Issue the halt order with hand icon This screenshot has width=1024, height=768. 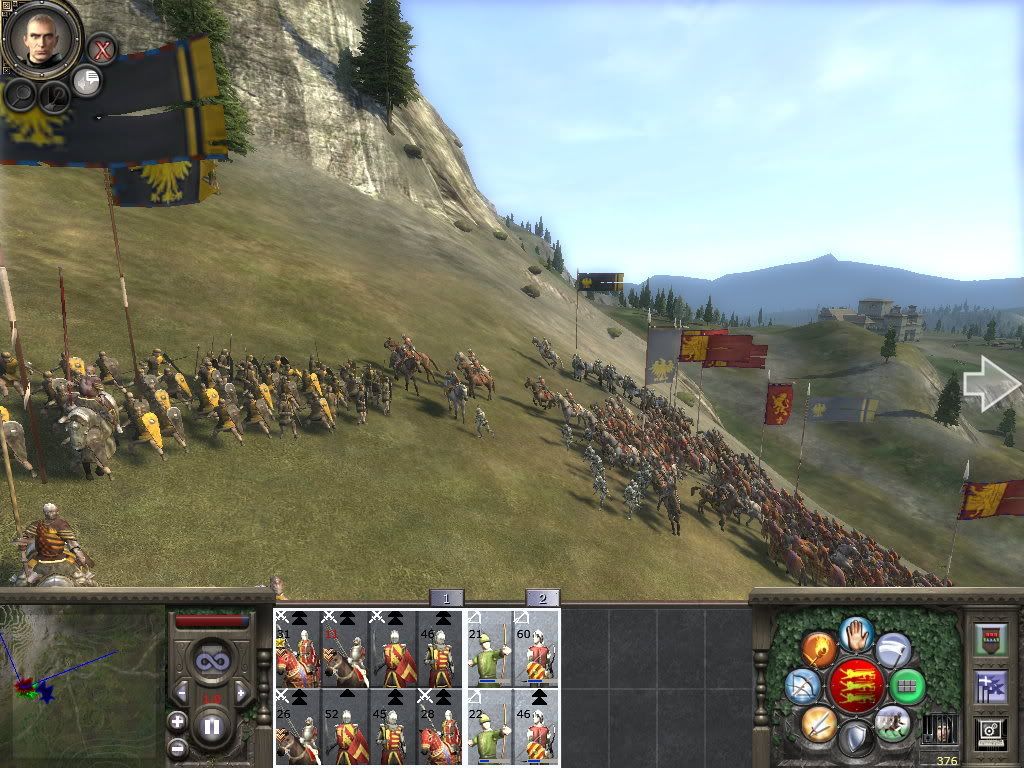856,634
